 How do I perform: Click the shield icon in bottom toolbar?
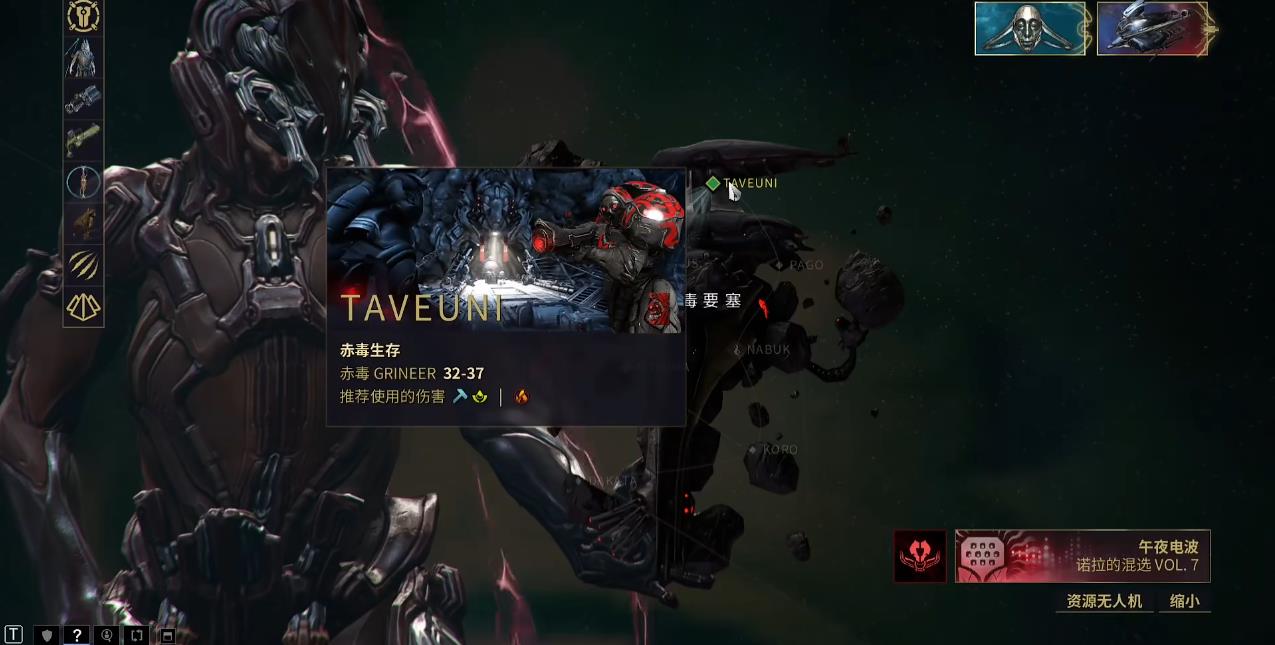click(x=46, y=635)
